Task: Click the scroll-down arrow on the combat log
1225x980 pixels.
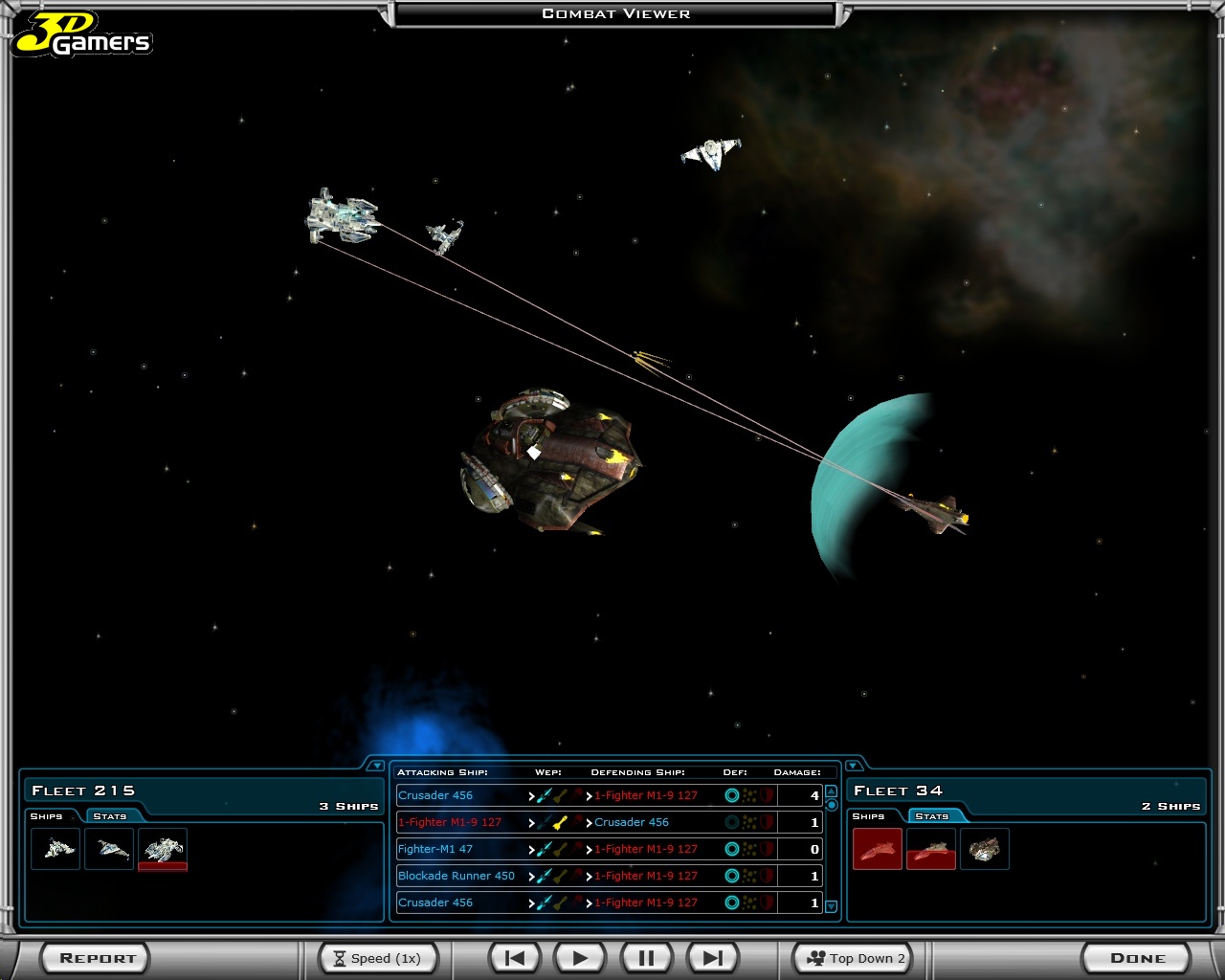Action: click(x=831, y=905)
